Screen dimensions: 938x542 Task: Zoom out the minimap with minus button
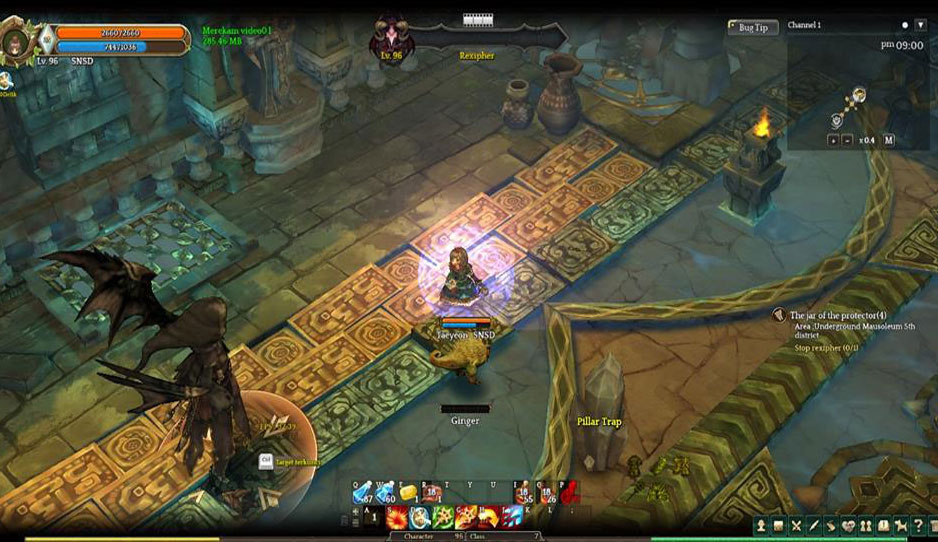click(846, 140)
